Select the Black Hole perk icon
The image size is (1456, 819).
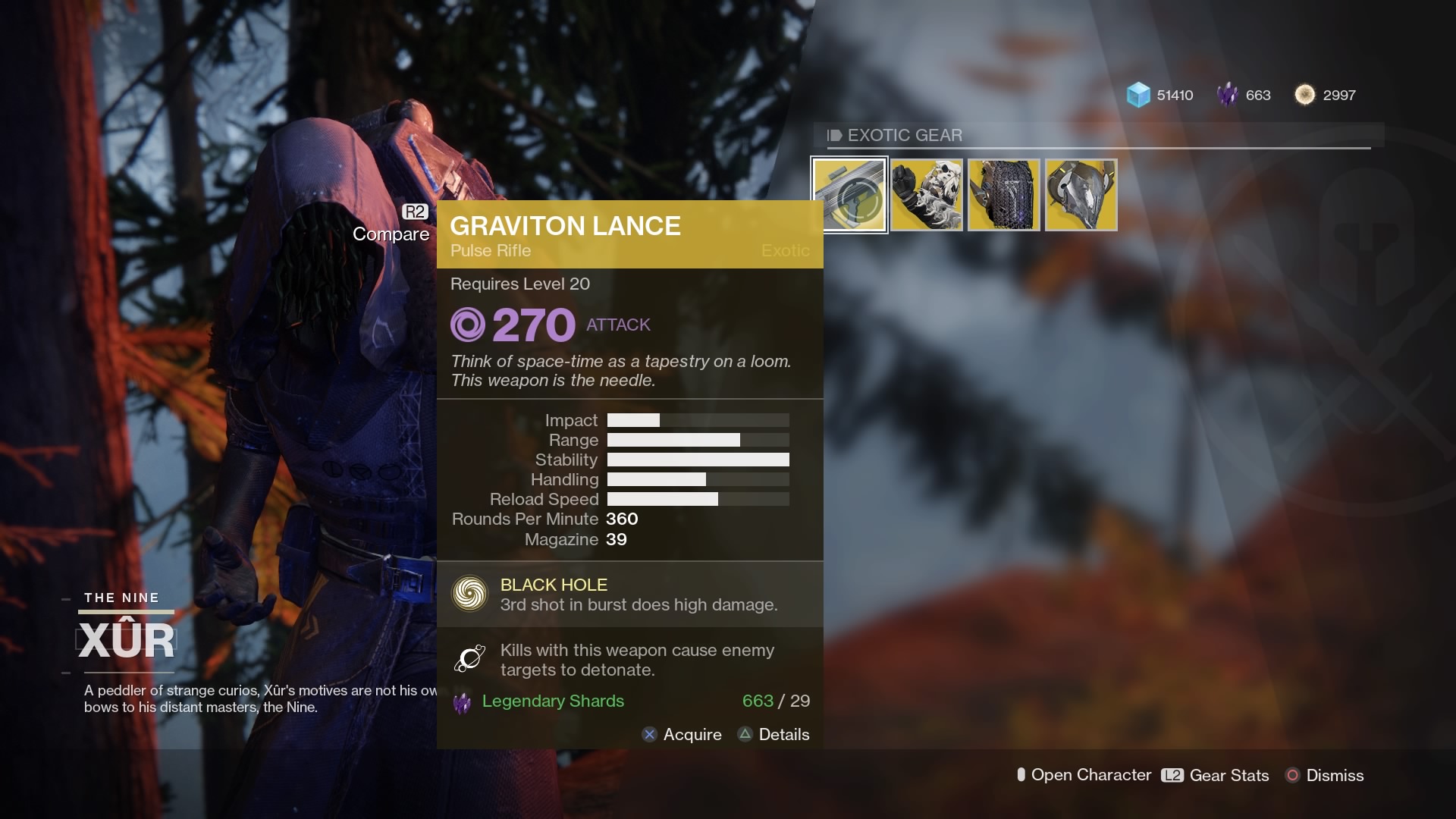[x=471, y=594]
